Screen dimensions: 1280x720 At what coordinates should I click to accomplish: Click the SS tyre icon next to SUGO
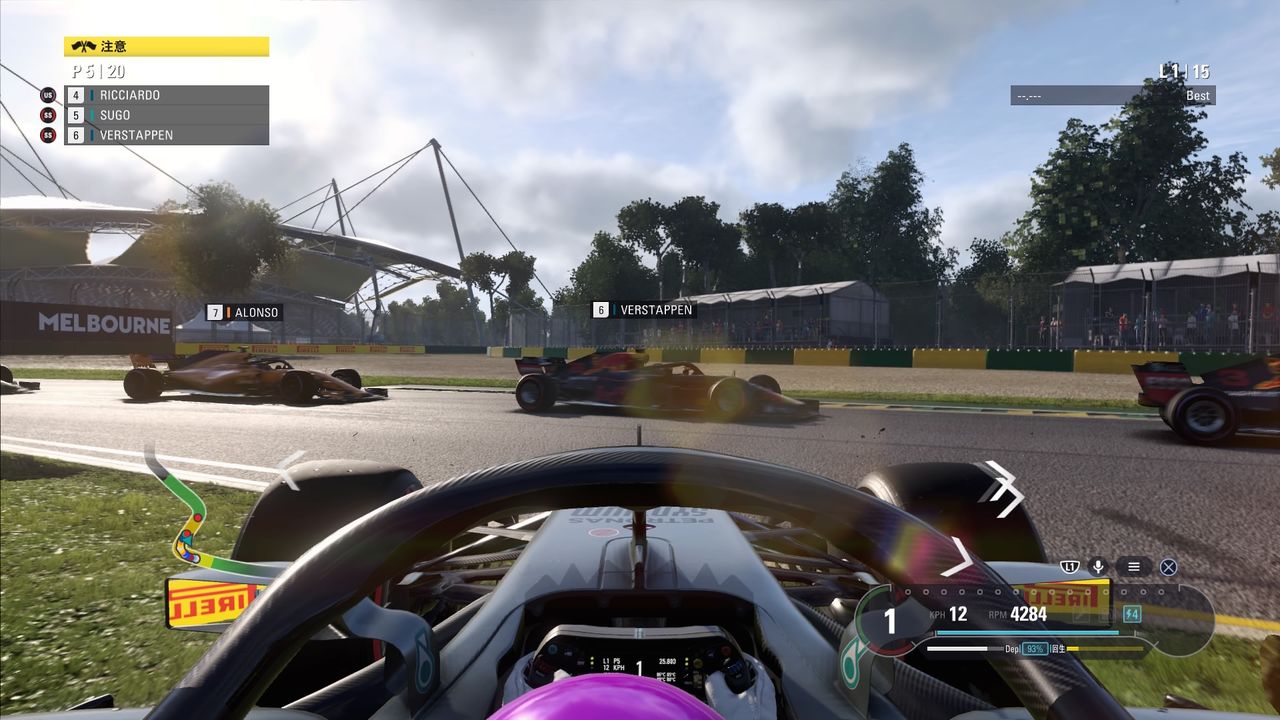(x=46, y=114)
